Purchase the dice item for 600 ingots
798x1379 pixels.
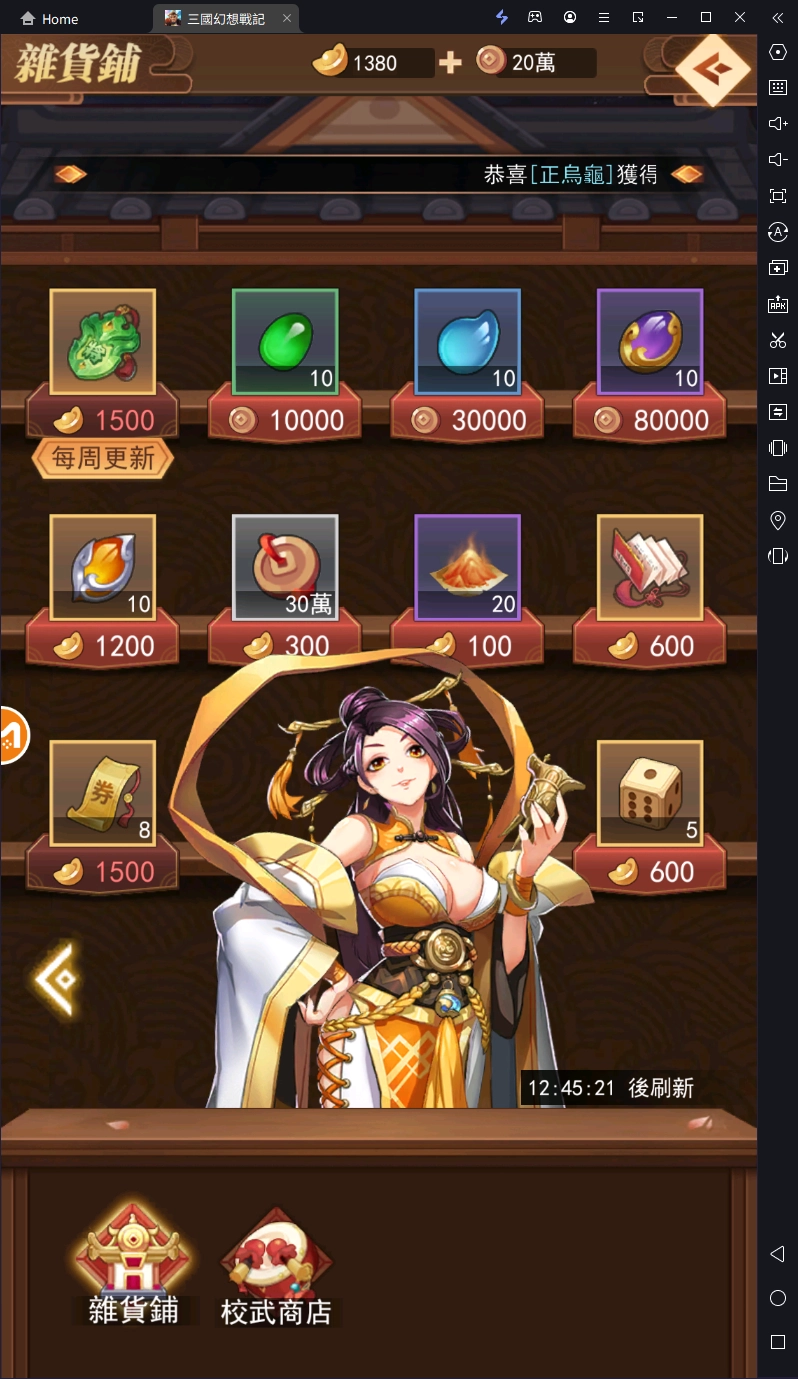pos(650,793)
